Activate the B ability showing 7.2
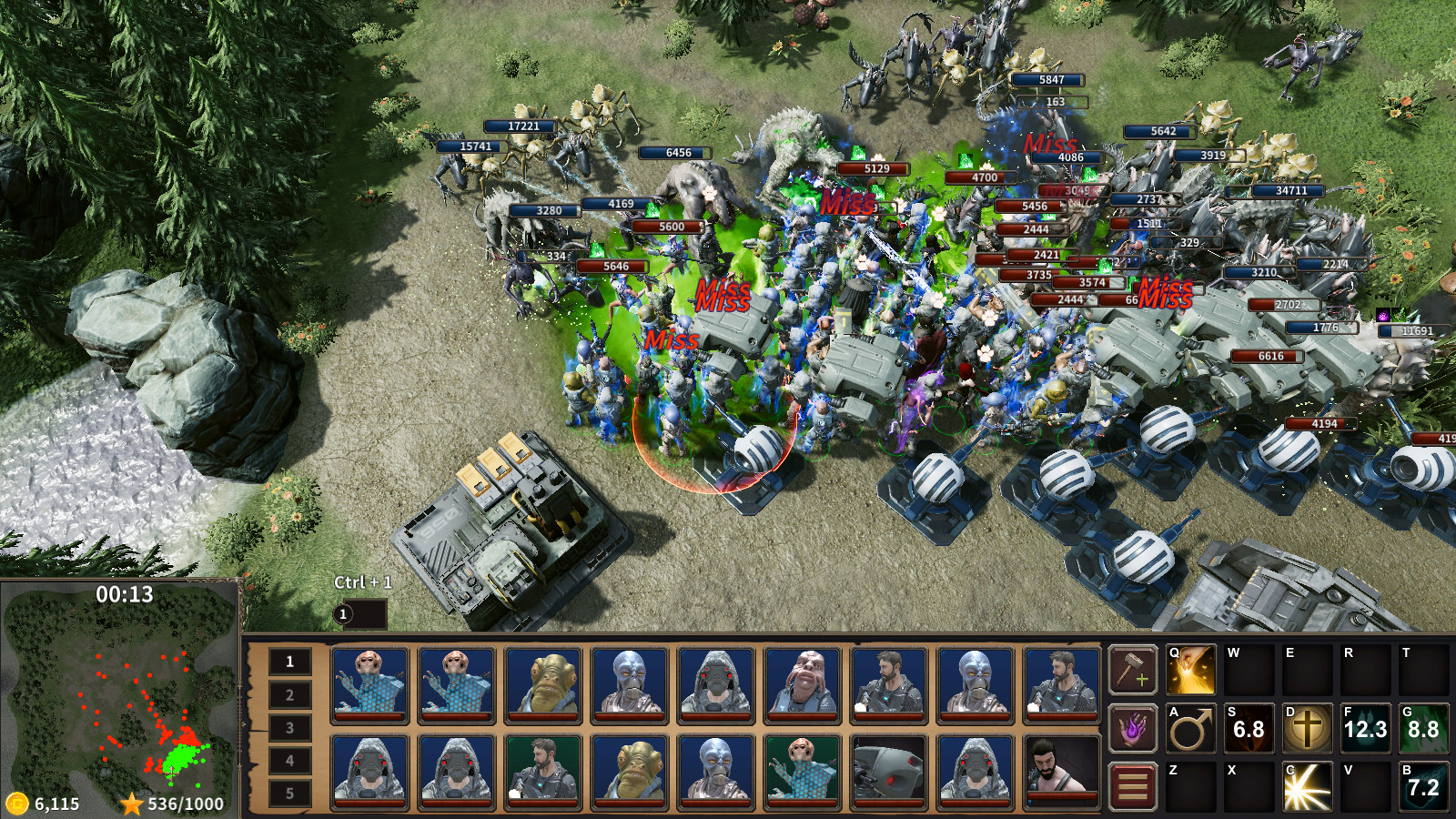Image resolution: width=1456 pixels, height=819 pixels. point(1425,788)
